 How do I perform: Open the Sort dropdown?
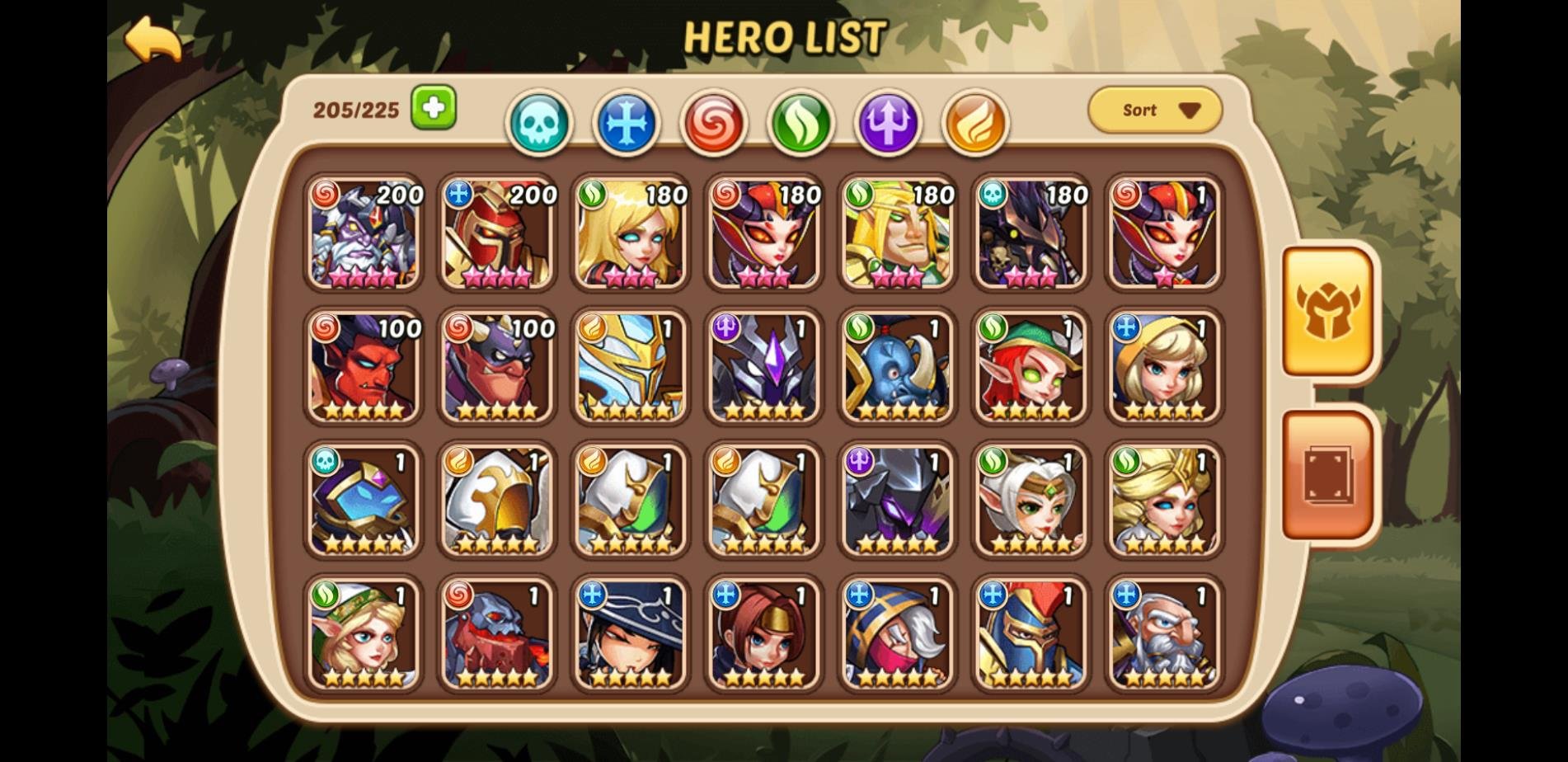1155,110
